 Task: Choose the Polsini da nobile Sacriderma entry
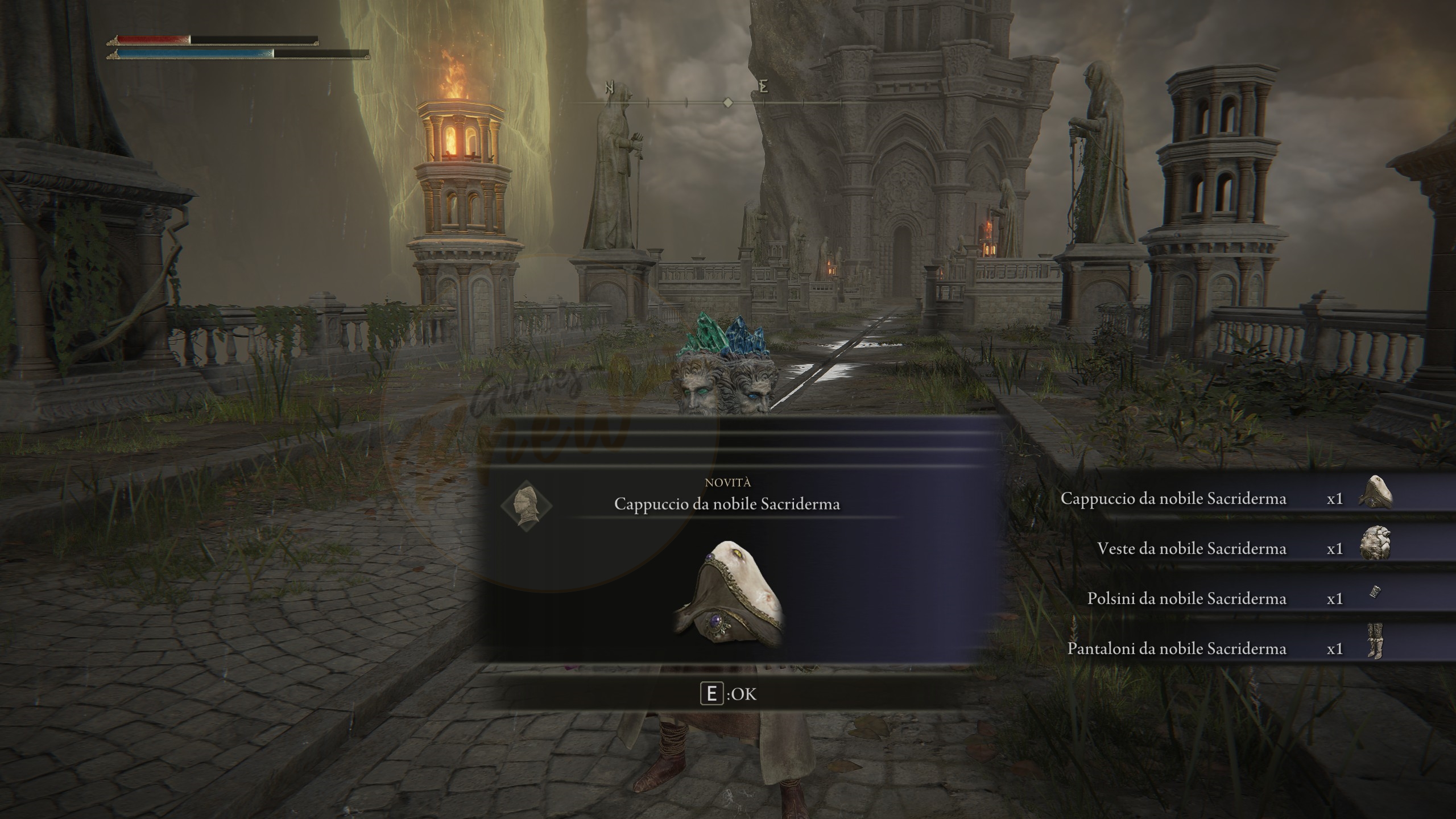click(x=1223, y=598)
